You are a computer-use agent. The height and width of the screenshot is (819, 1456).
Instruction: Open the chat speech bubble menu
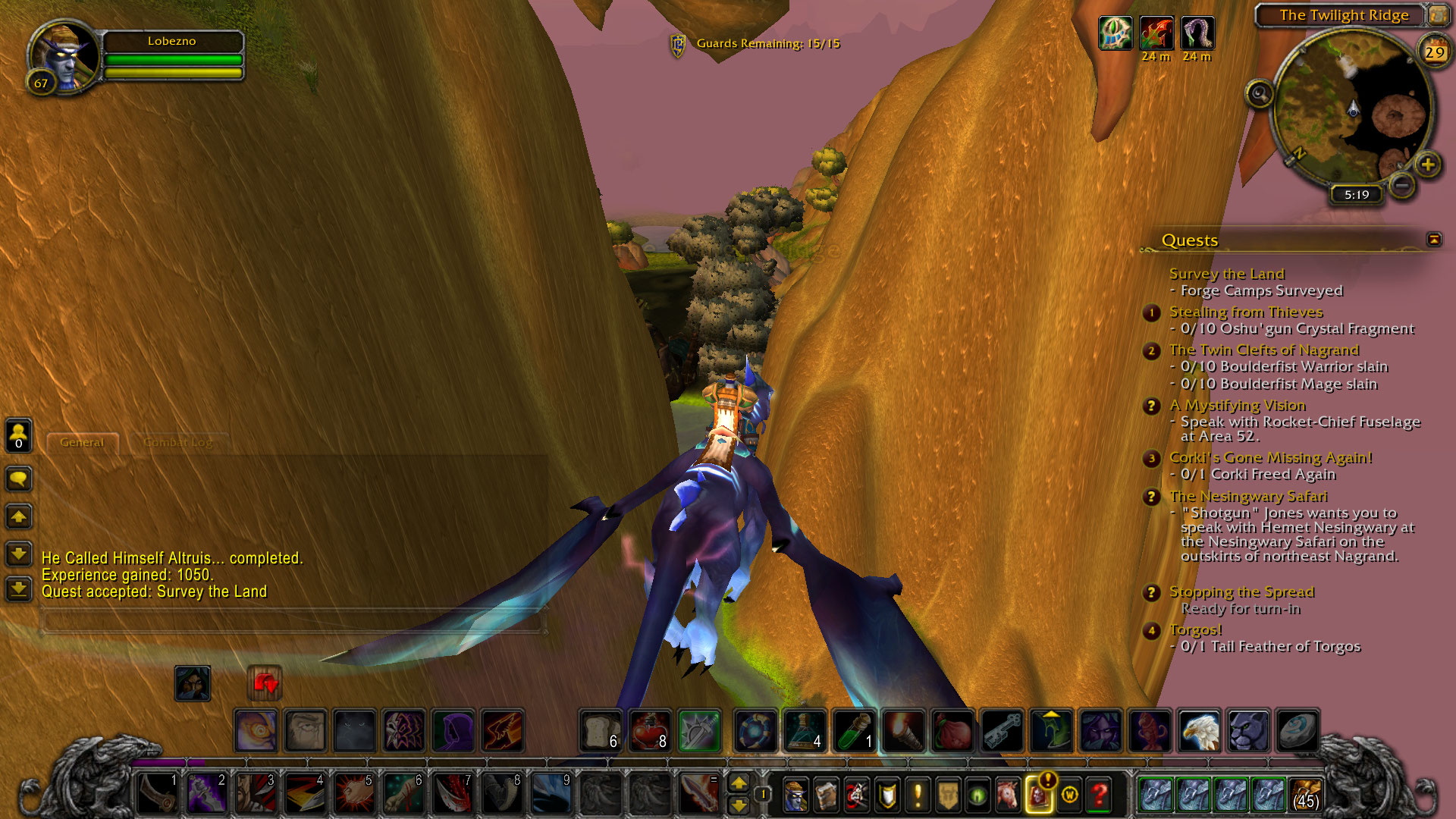click(19, 479)
